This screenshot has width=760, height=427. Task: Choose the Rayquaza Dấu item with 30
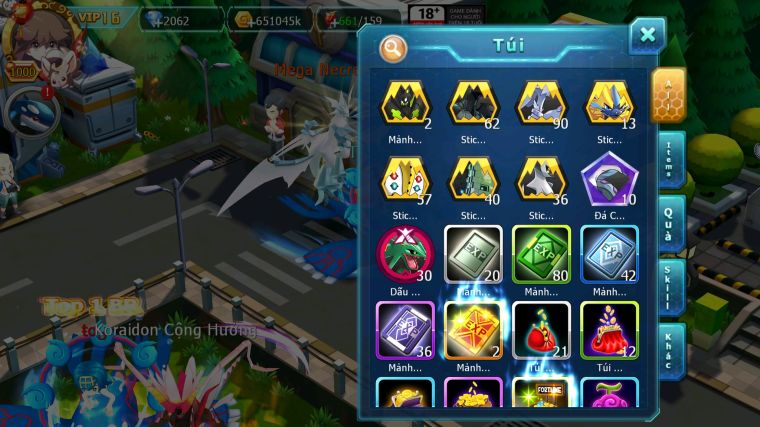406,254
